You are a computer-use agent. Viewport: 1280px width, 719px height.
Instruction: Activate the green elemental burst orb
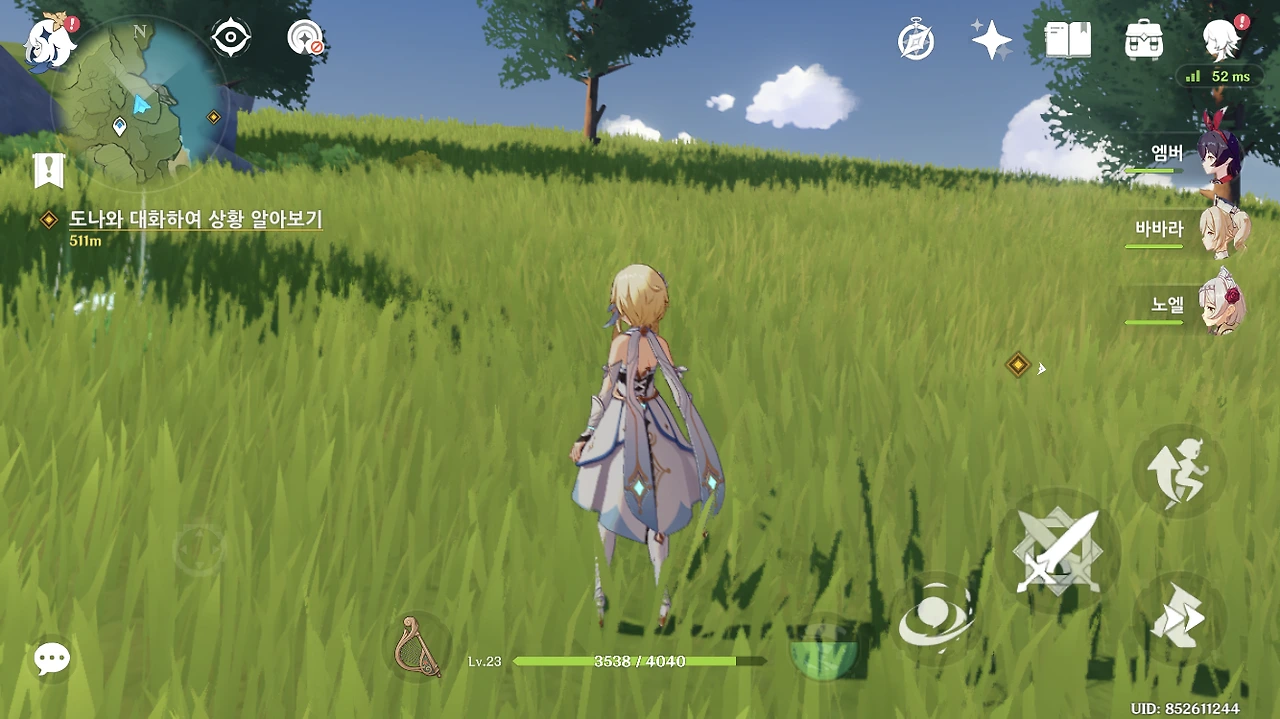point(823,652)
